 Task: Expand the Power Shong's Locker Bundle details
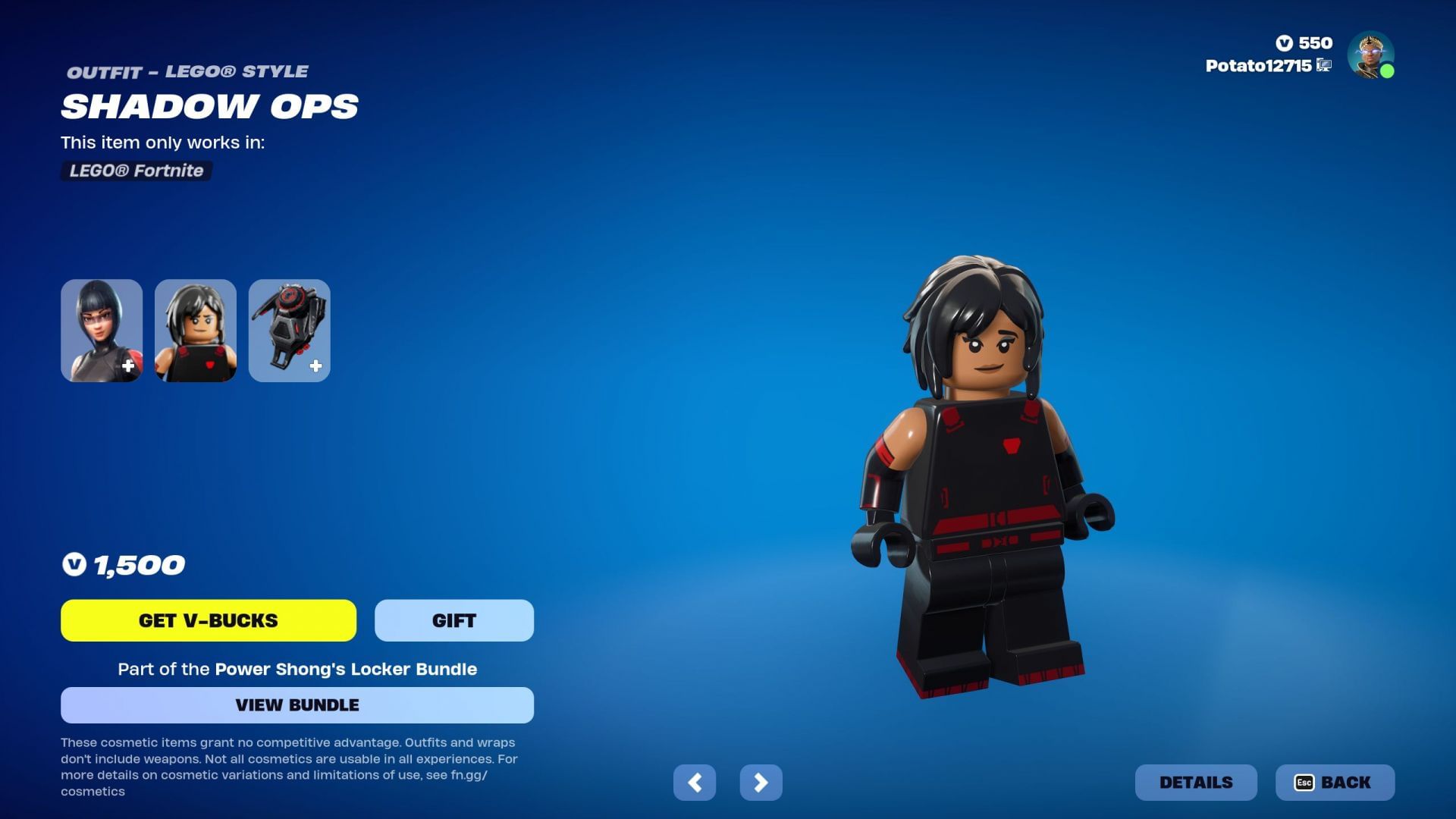[x=297, y=704]
